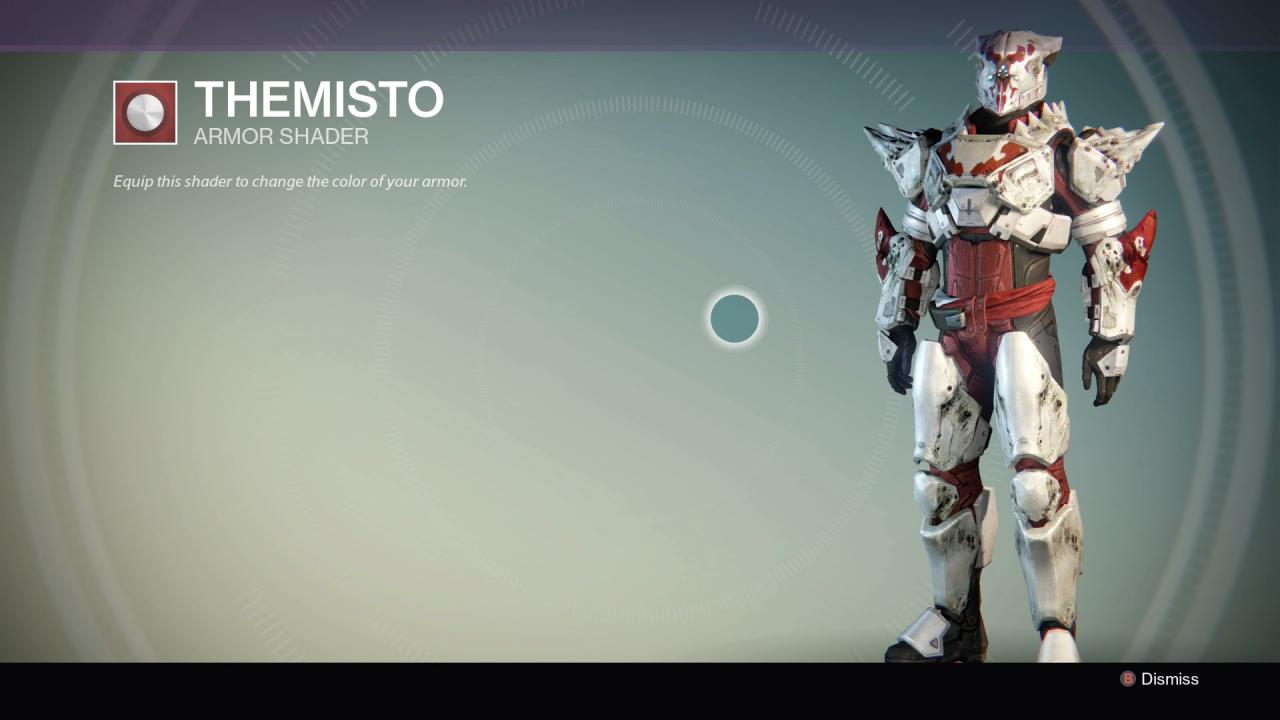Expand the shader description text area

[x=288, y=181]
